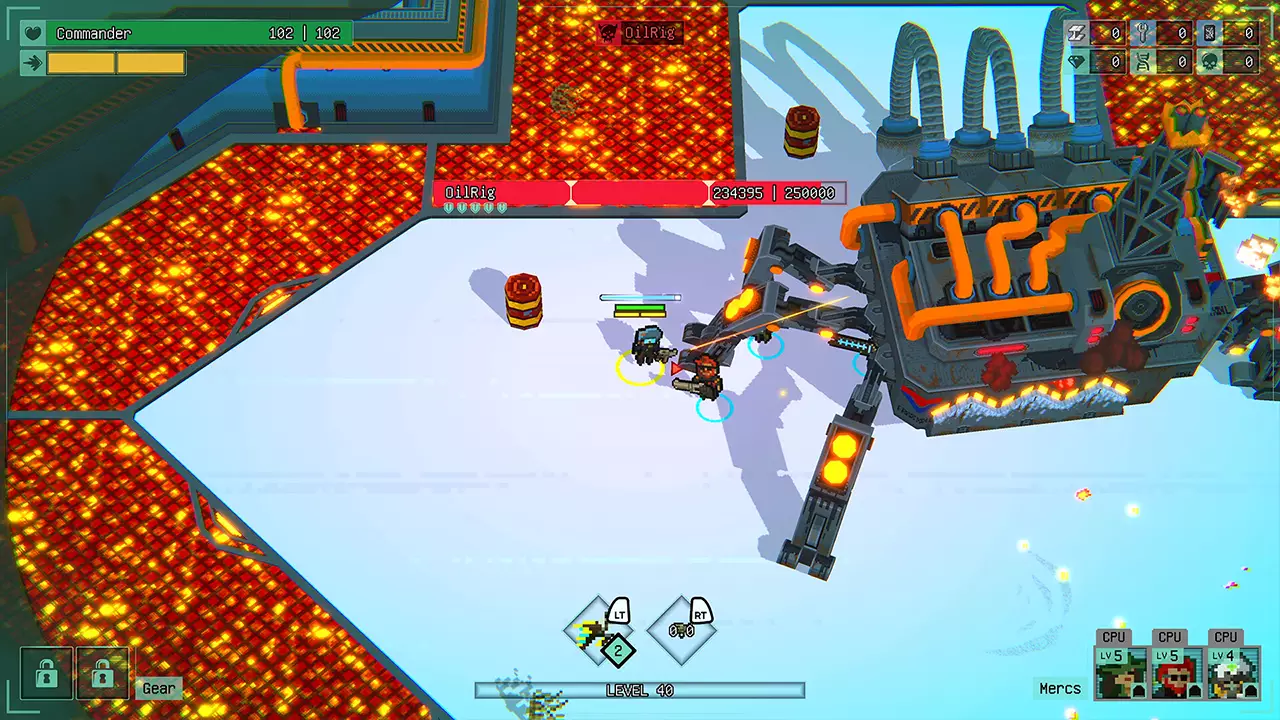
Task: Use the binoculars gadget ability slot
Action: (681, 631)
